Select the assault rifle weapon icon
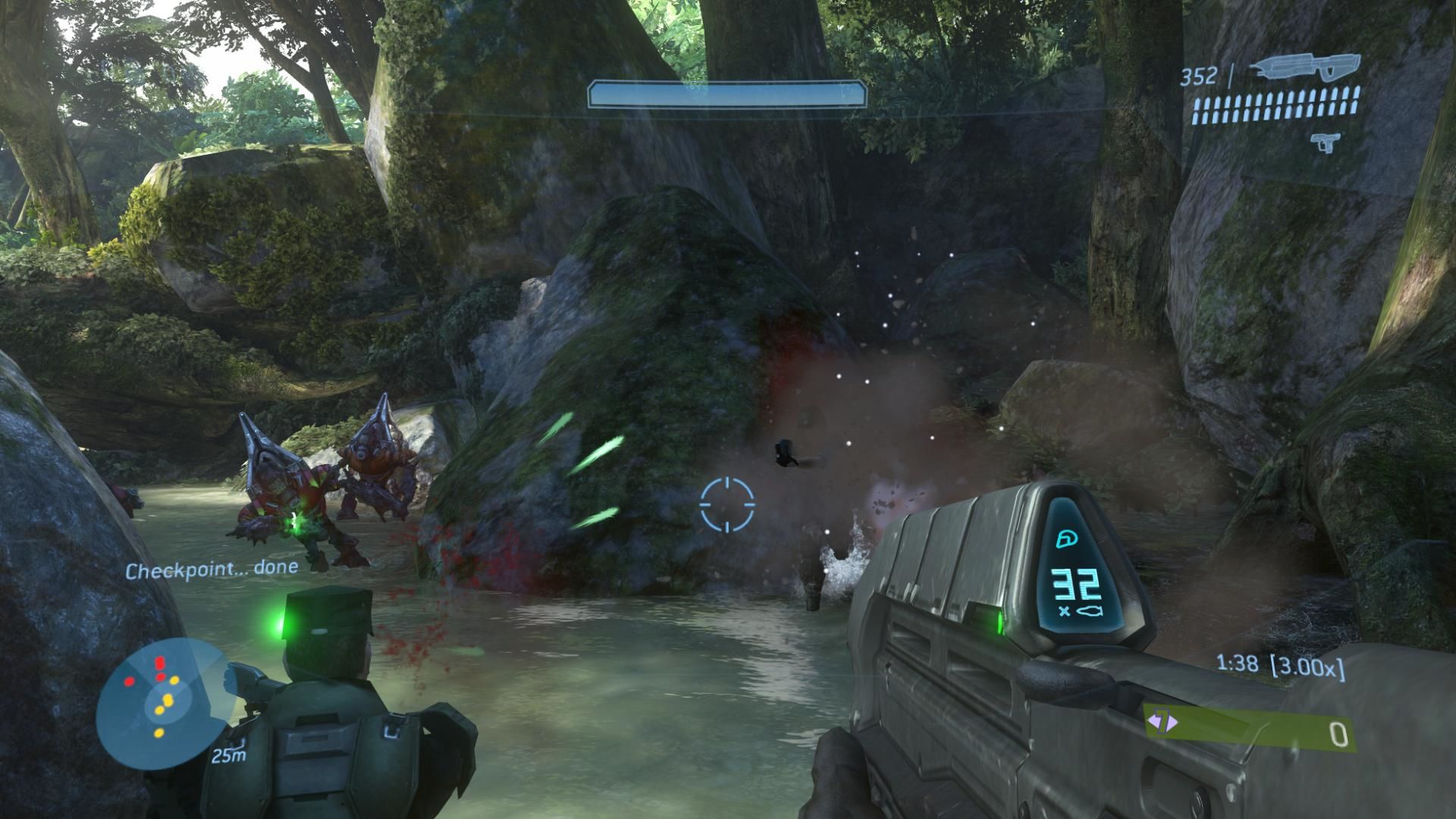The height and width of the screenshot is (819, 1456). click(x=1304, y=70)
